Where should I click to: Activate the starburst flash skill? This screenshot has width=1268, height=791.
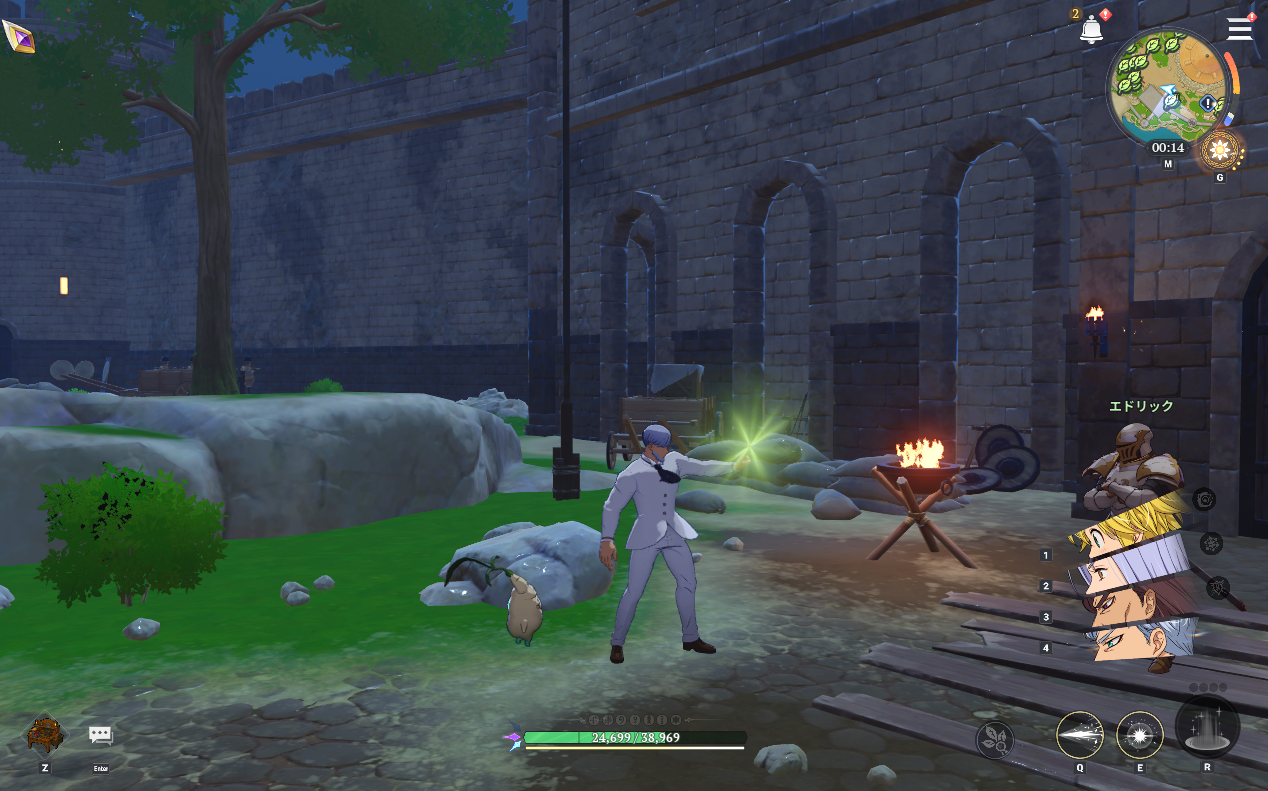(1140, 735)
